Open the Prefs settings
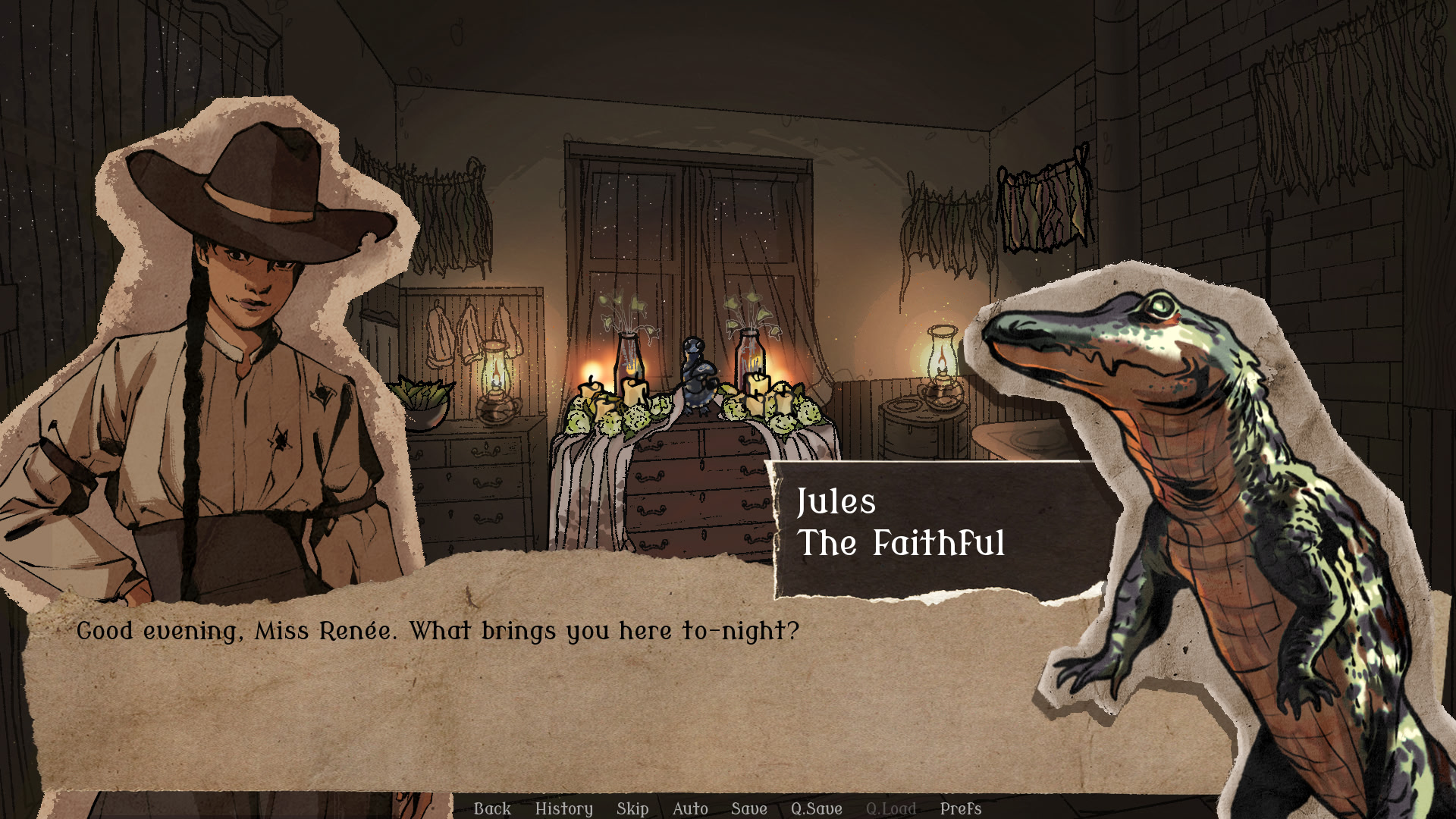This screenshot has width=1456, height=819. [x=961, y=808]
